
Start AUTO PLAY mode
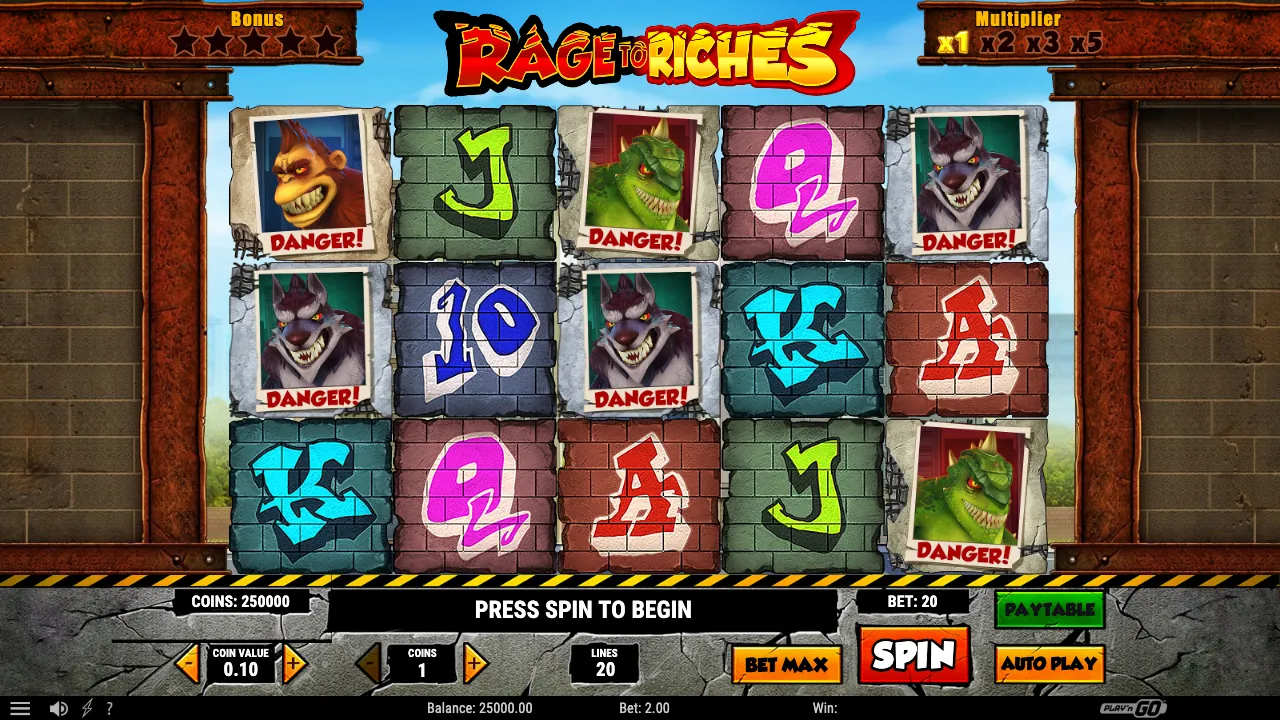[x=1049, y=663]
